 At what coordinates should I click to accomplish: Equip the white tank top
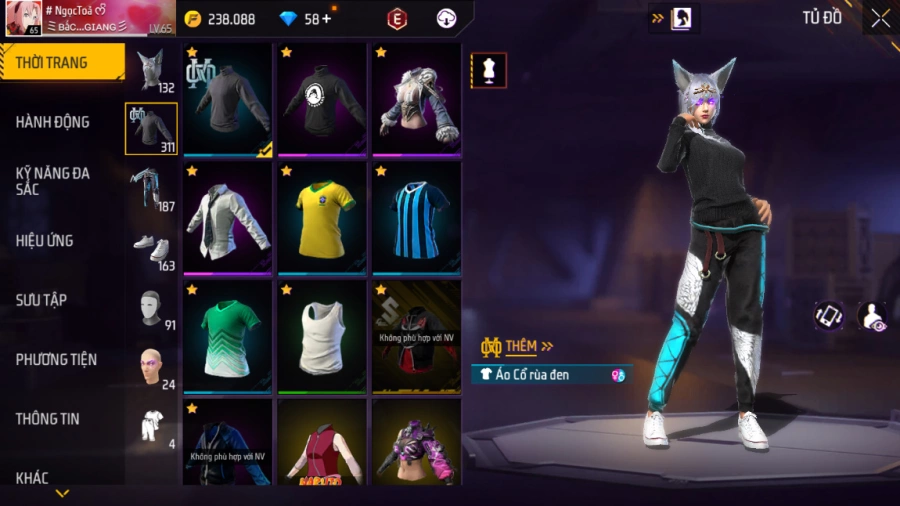tap(322, 336)
